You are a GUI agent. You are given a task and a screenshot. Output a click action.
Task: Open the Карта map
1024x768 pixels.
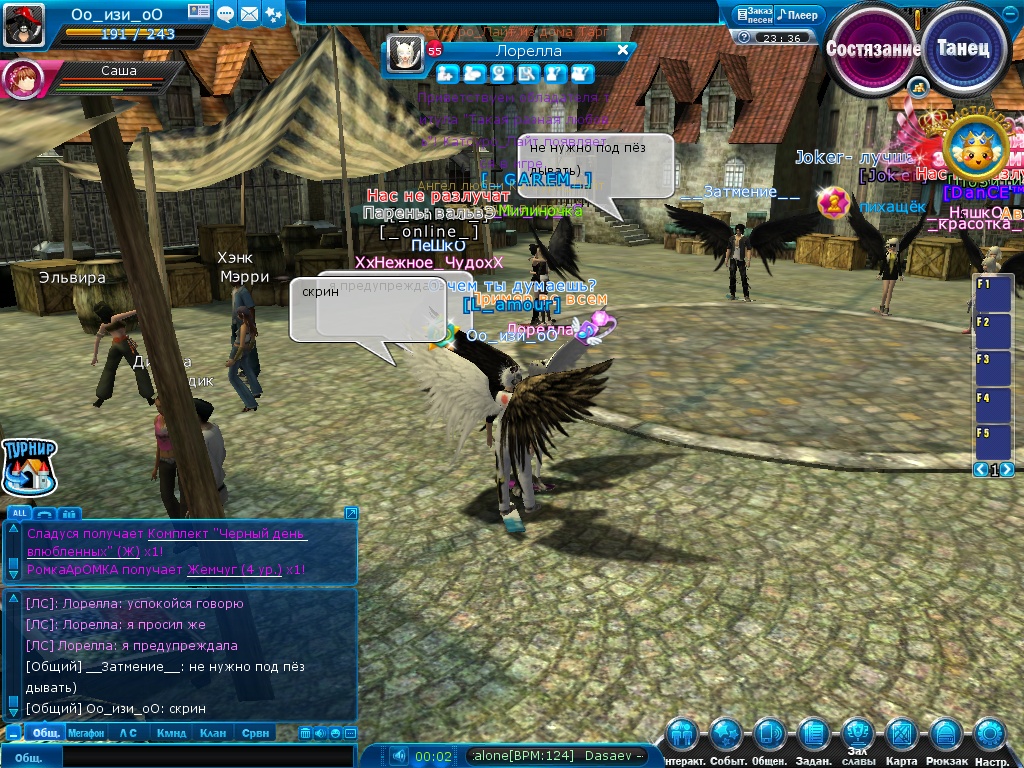(901, 738)
